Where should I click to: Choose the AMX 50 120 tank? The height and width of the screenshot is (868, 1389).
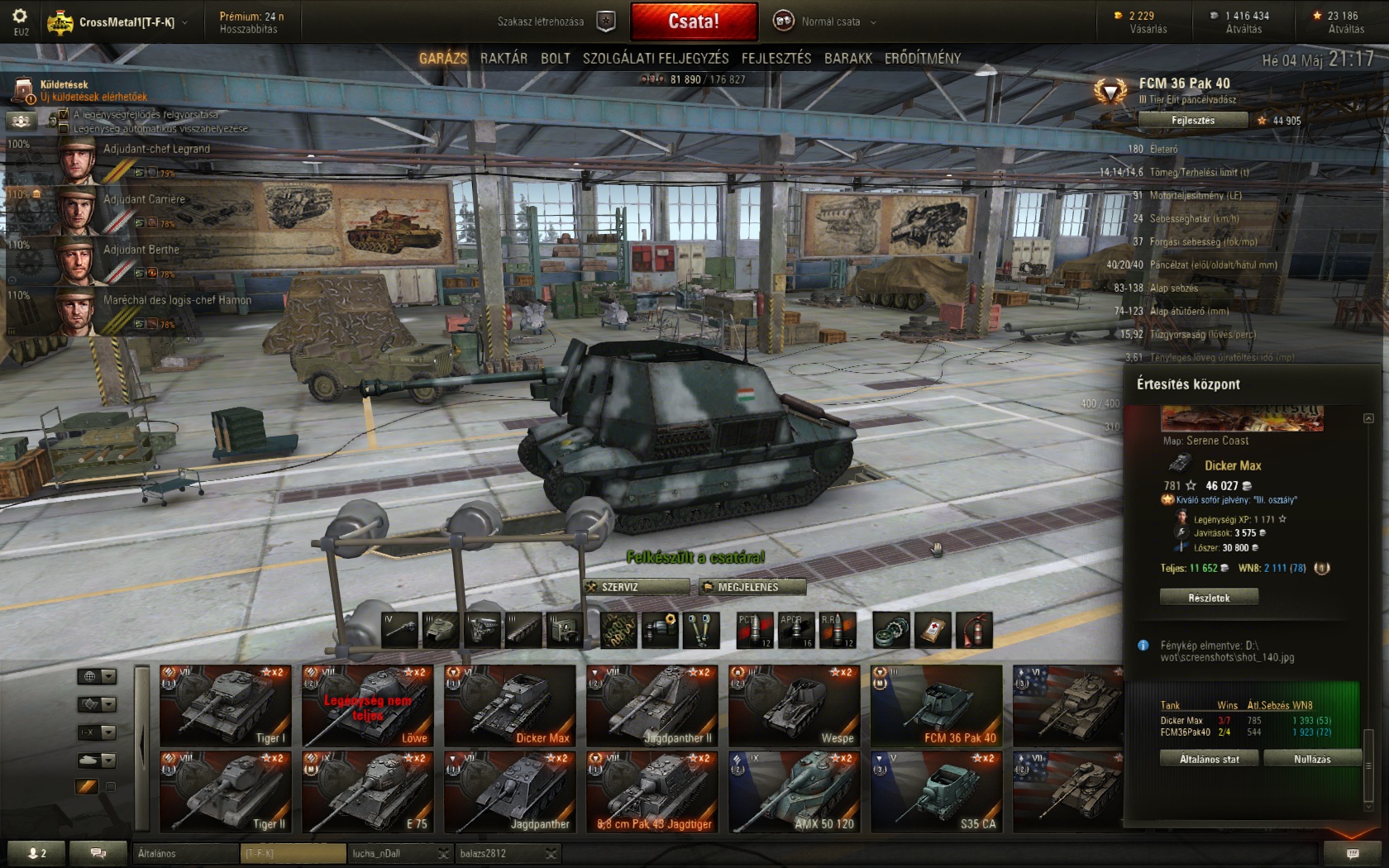[x=794, y=791]
